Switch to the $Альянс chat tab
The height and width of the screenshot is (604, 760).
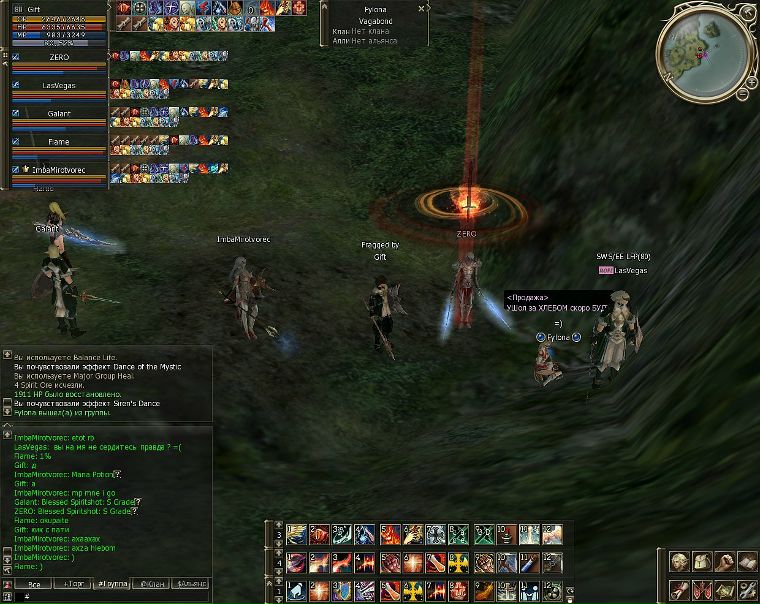(x=191, y=583)
